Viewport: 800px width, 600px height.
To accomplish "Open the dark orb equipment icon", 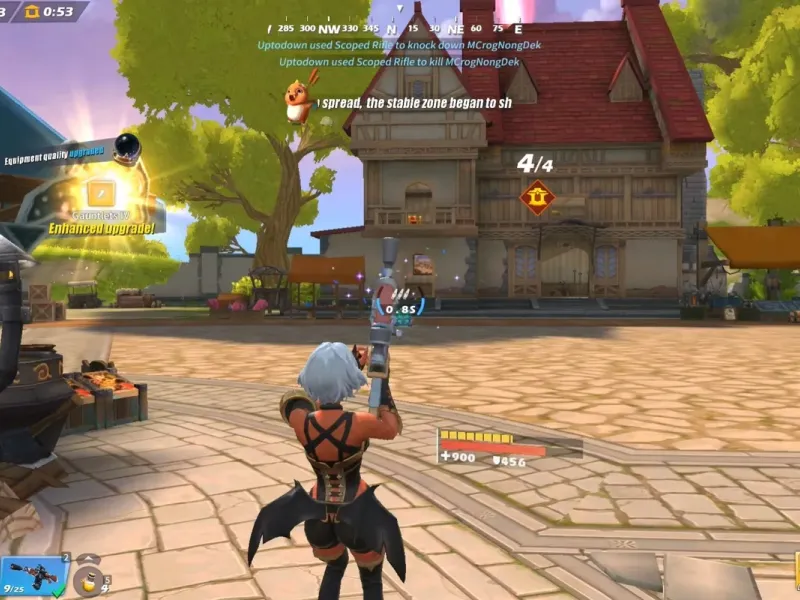I will click(126, 149).
